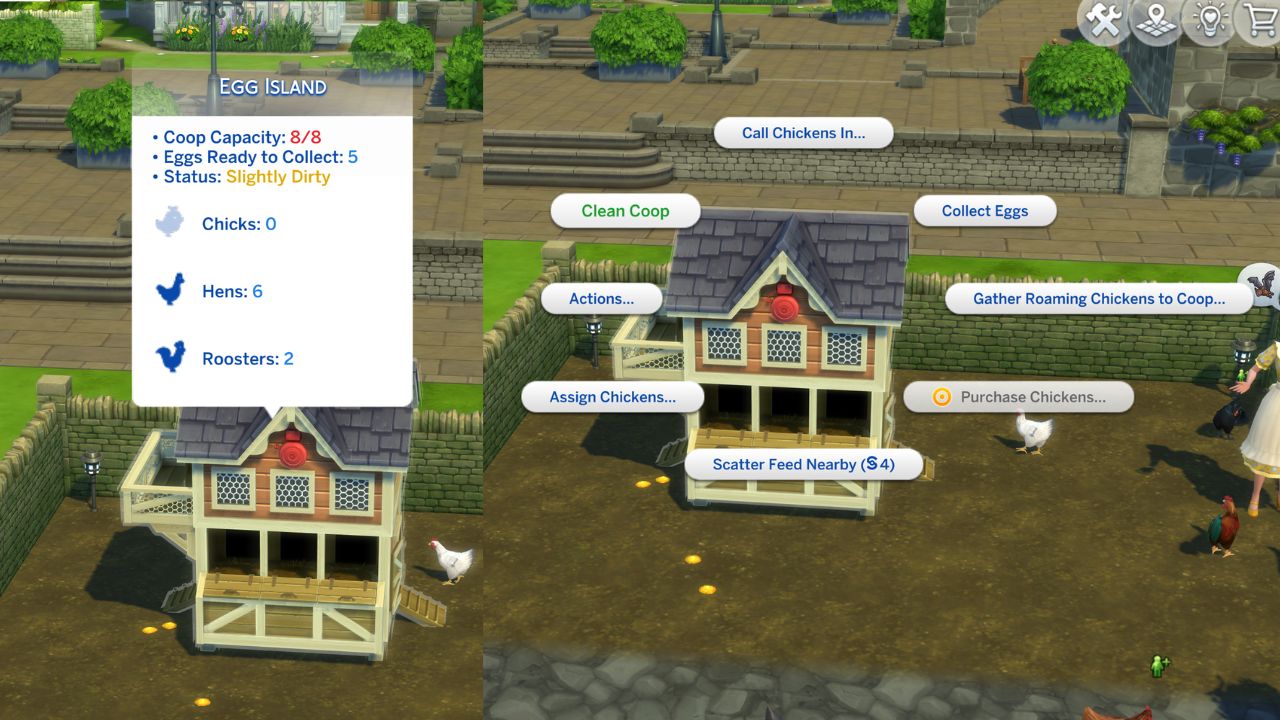Open the Assign Chickens submenu
The width and height of the screenshot is (1280, 720).
tap(613, 397)
